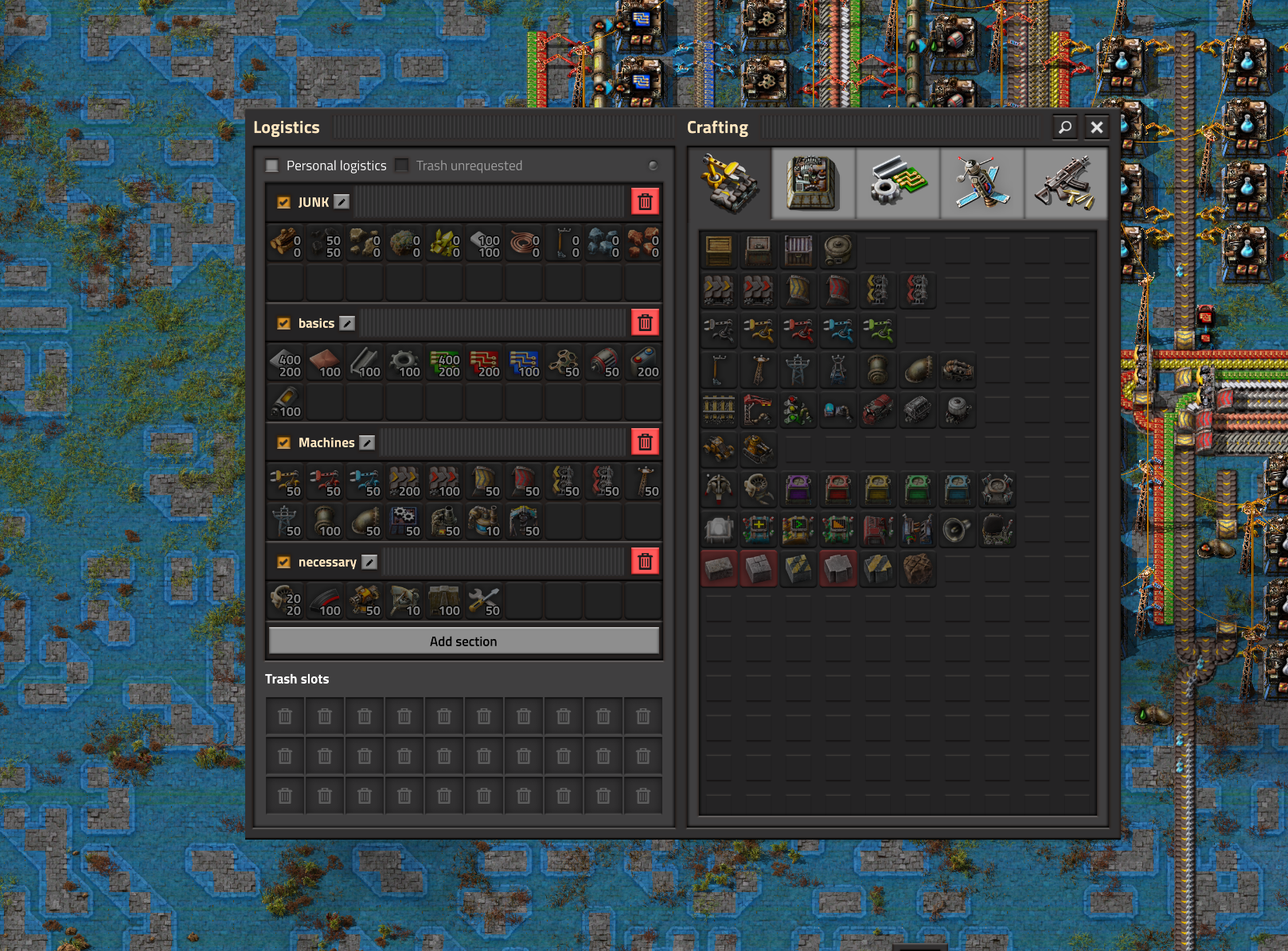Open the Intermediate products crafting tab

point(898,183)
